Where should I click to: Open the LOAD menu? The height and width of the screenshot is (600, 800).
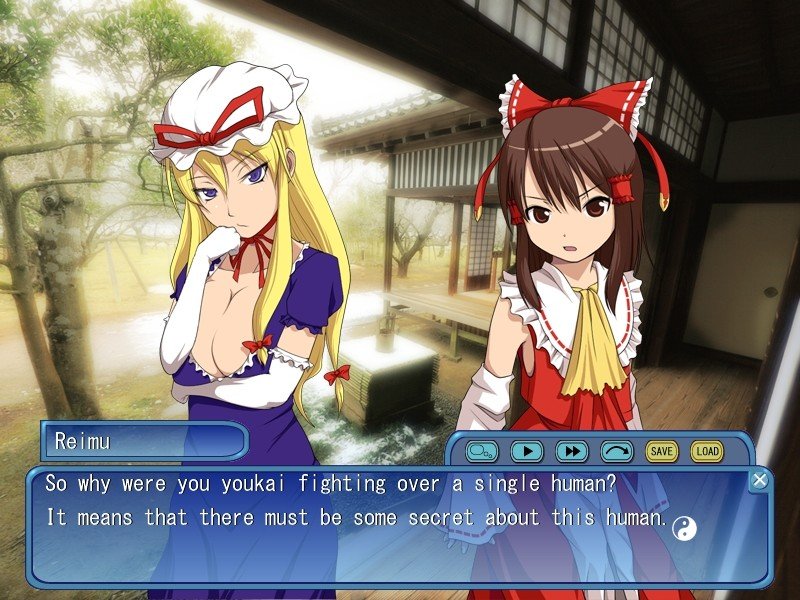pos(706,451)
